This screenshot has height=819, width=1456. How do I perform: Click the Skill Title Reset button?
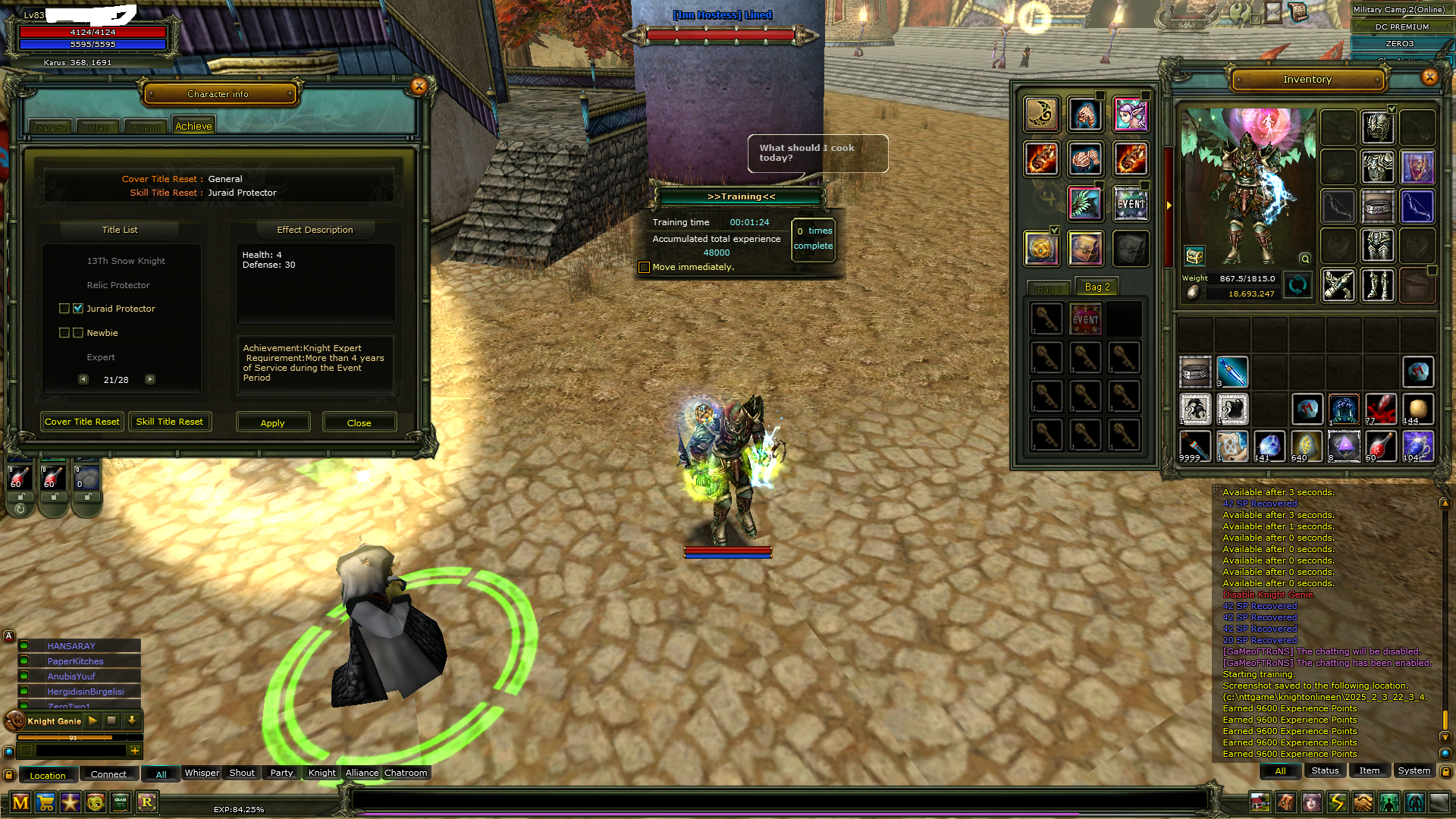coord(170,422)
